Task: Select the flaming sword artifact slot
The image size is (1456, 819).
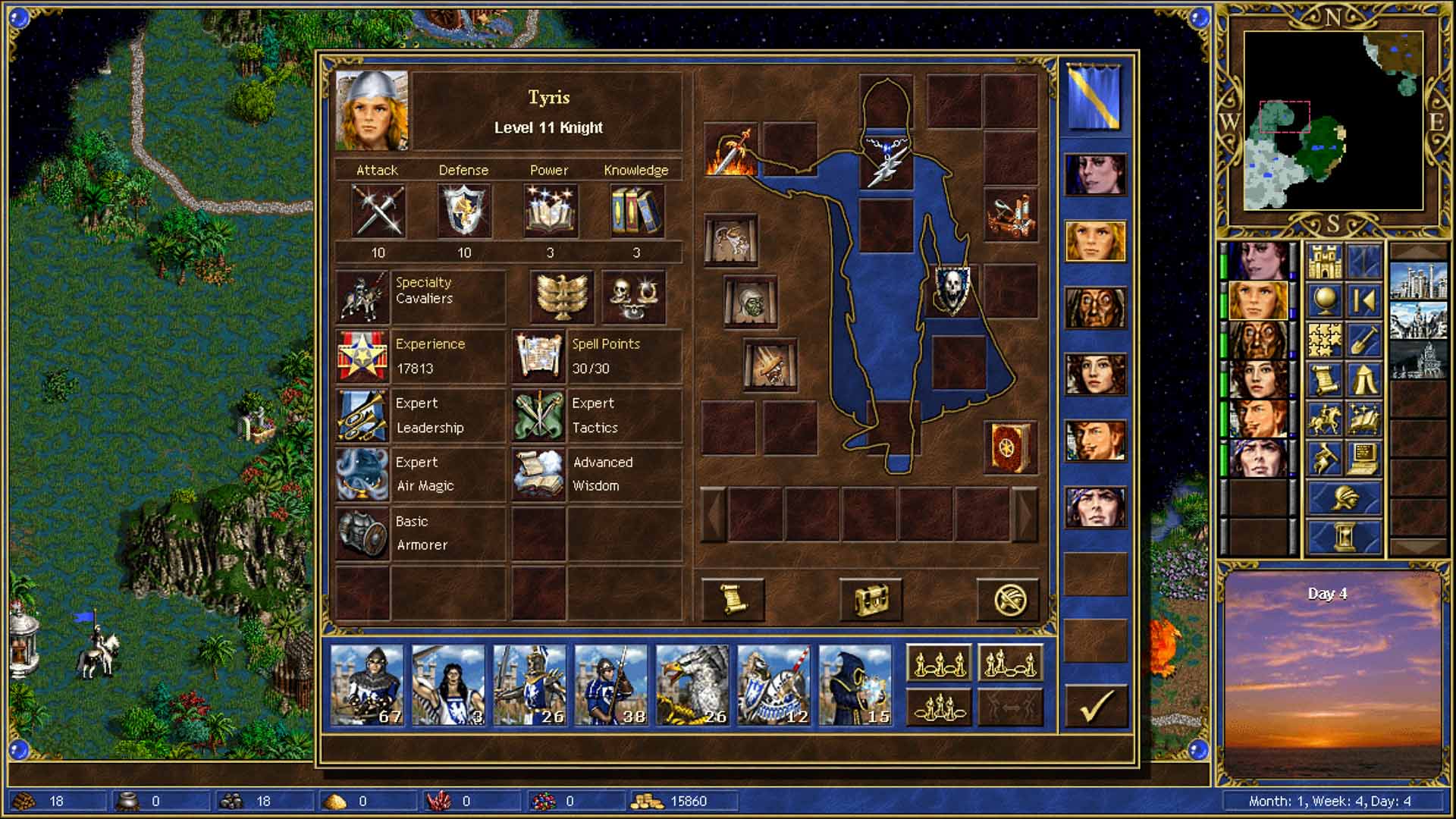Action: pos(731,150)
